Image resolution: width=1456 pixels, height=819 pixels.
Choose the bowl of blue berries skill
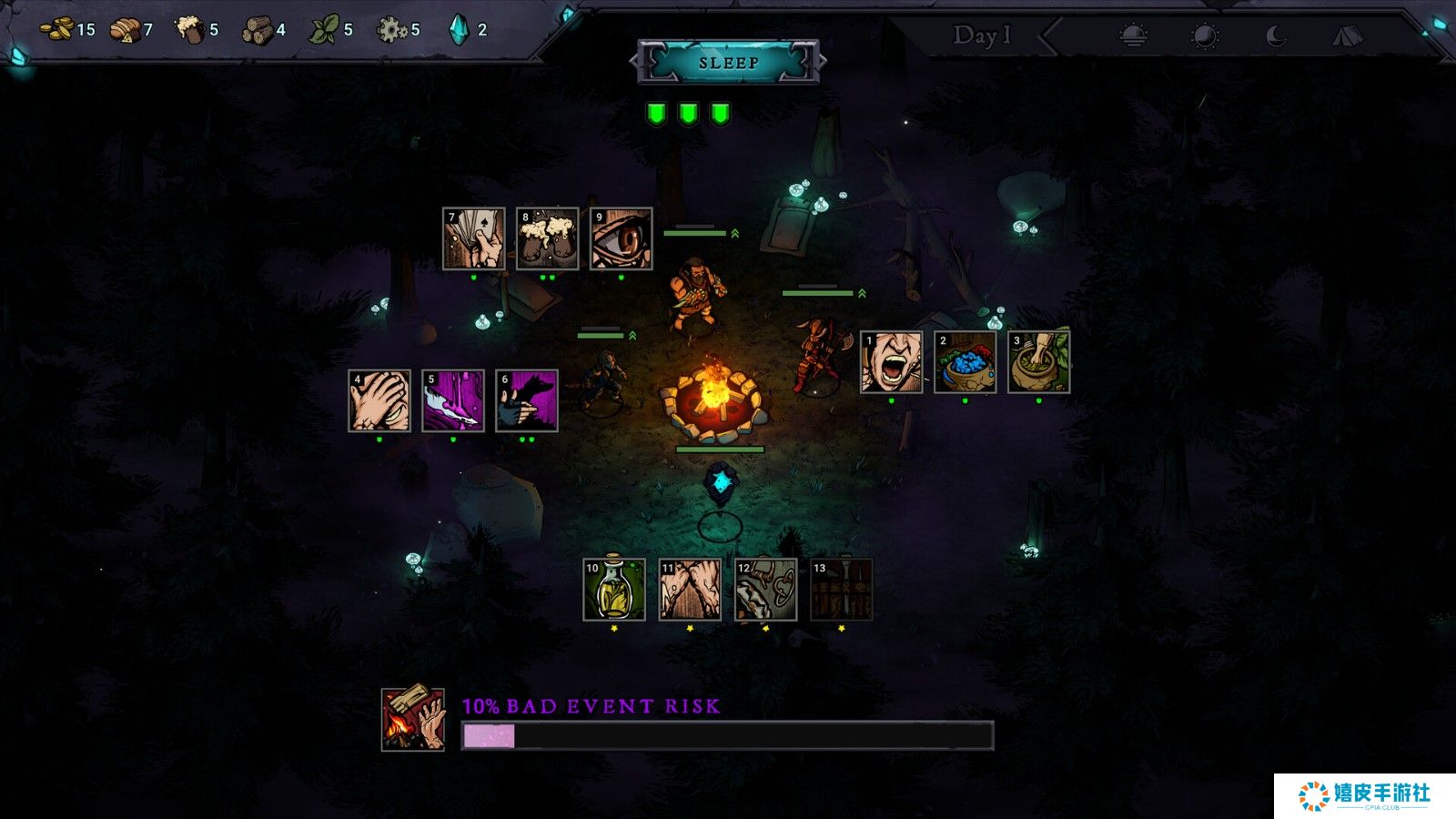[965, 362]
